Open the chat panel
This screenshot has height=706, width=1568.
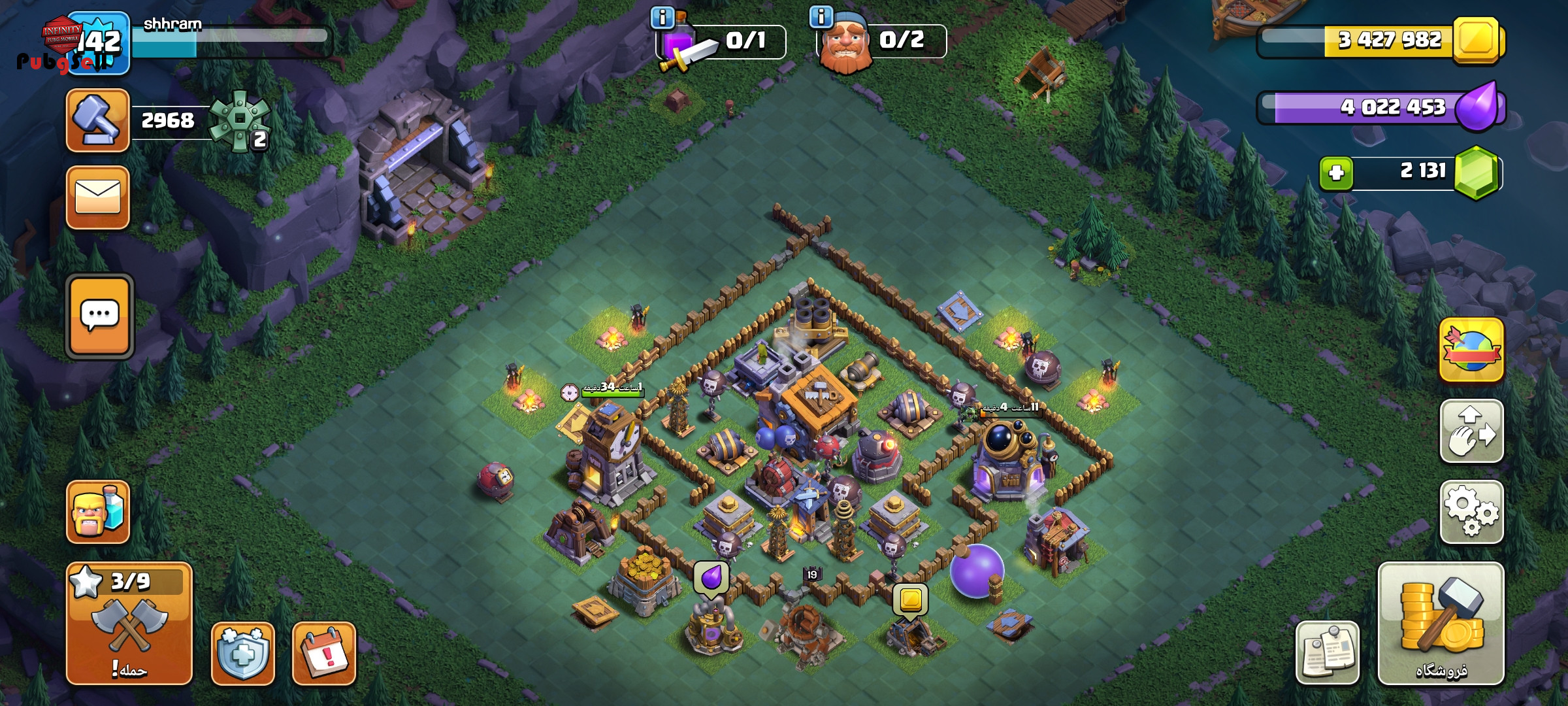coord(99,316)
